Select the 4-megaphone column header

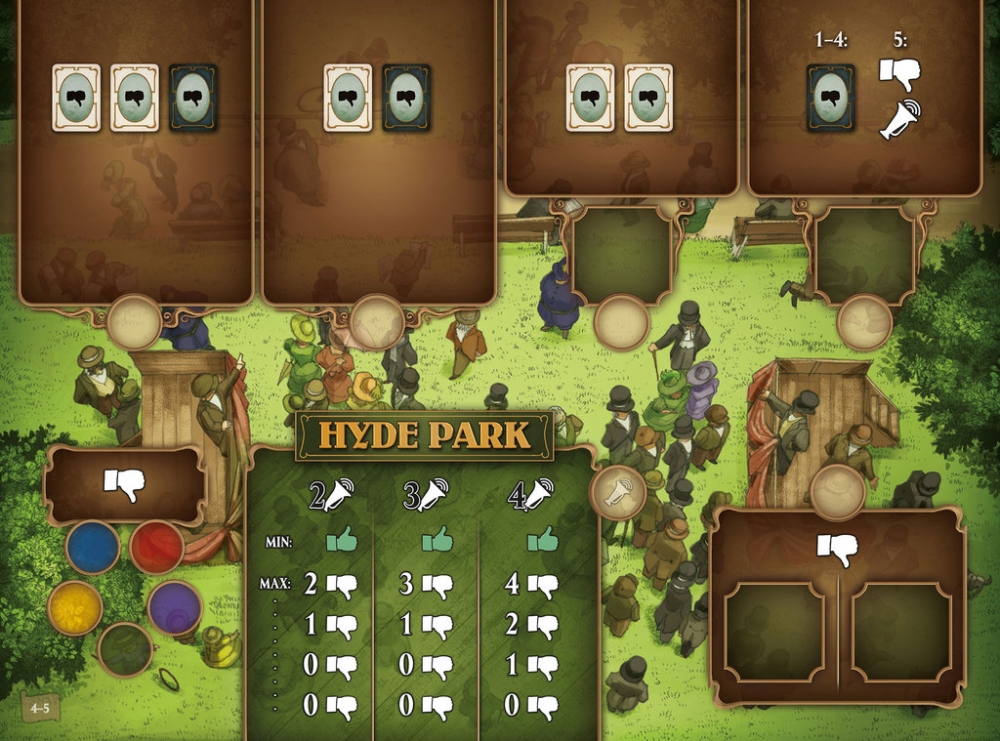coord(530,495)
